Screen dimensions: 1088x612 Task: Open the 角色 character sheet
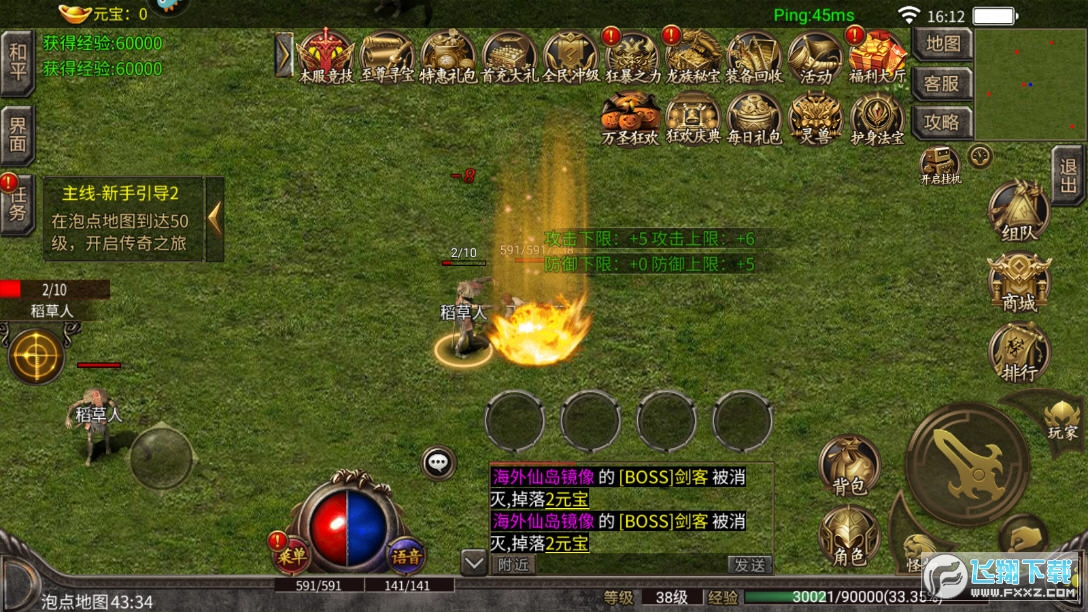849,537
